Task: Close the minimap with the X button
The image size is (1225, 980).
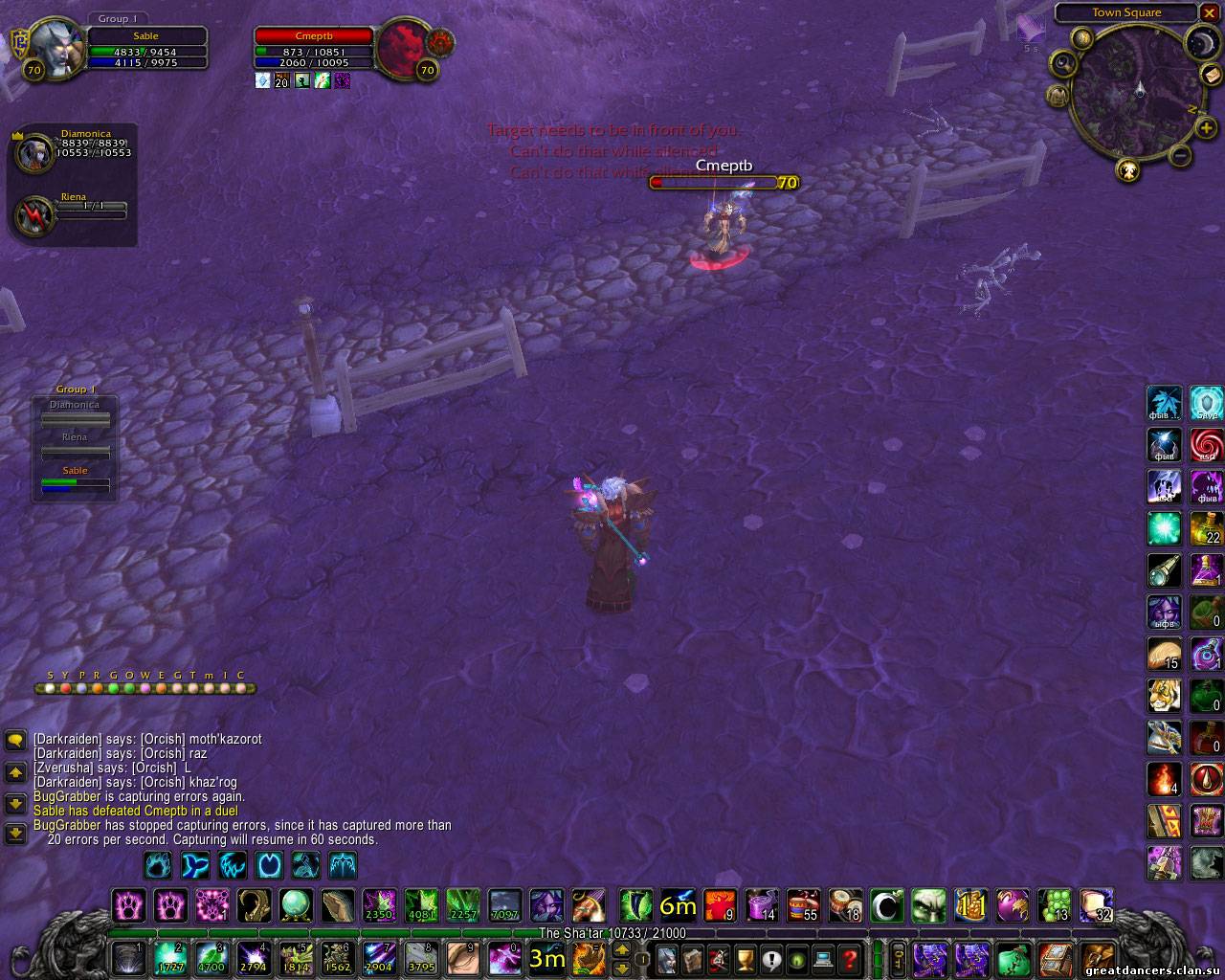Action: 1210,12
